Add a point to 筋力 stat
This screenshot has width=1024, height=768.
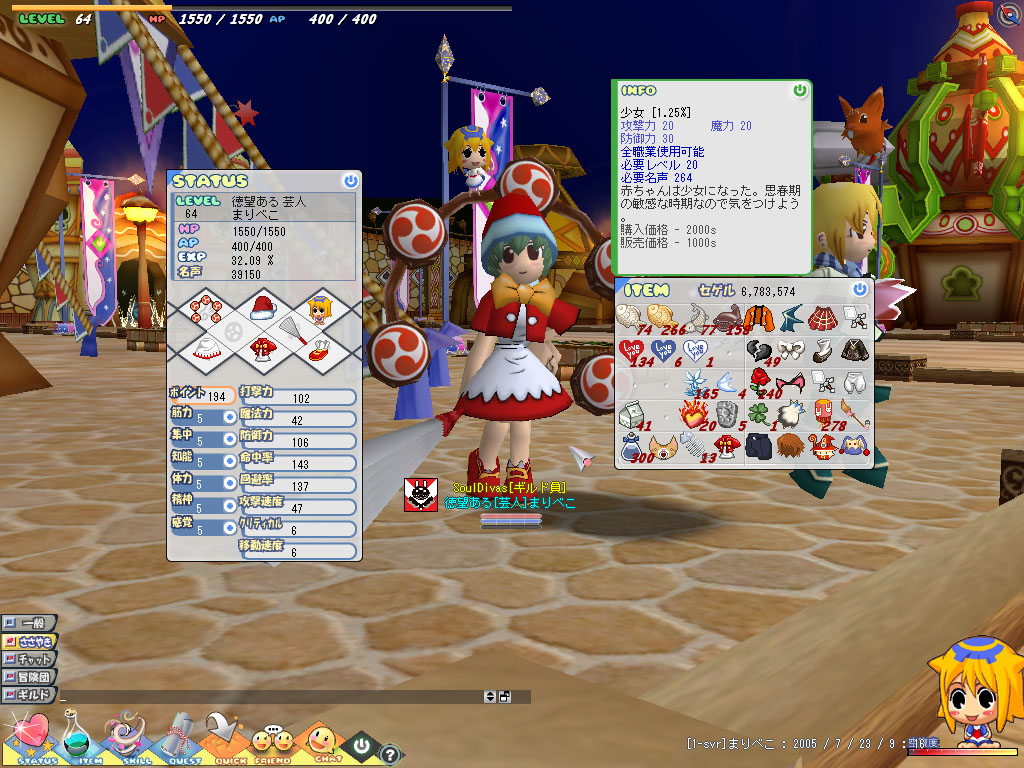(x=229, y=416)
